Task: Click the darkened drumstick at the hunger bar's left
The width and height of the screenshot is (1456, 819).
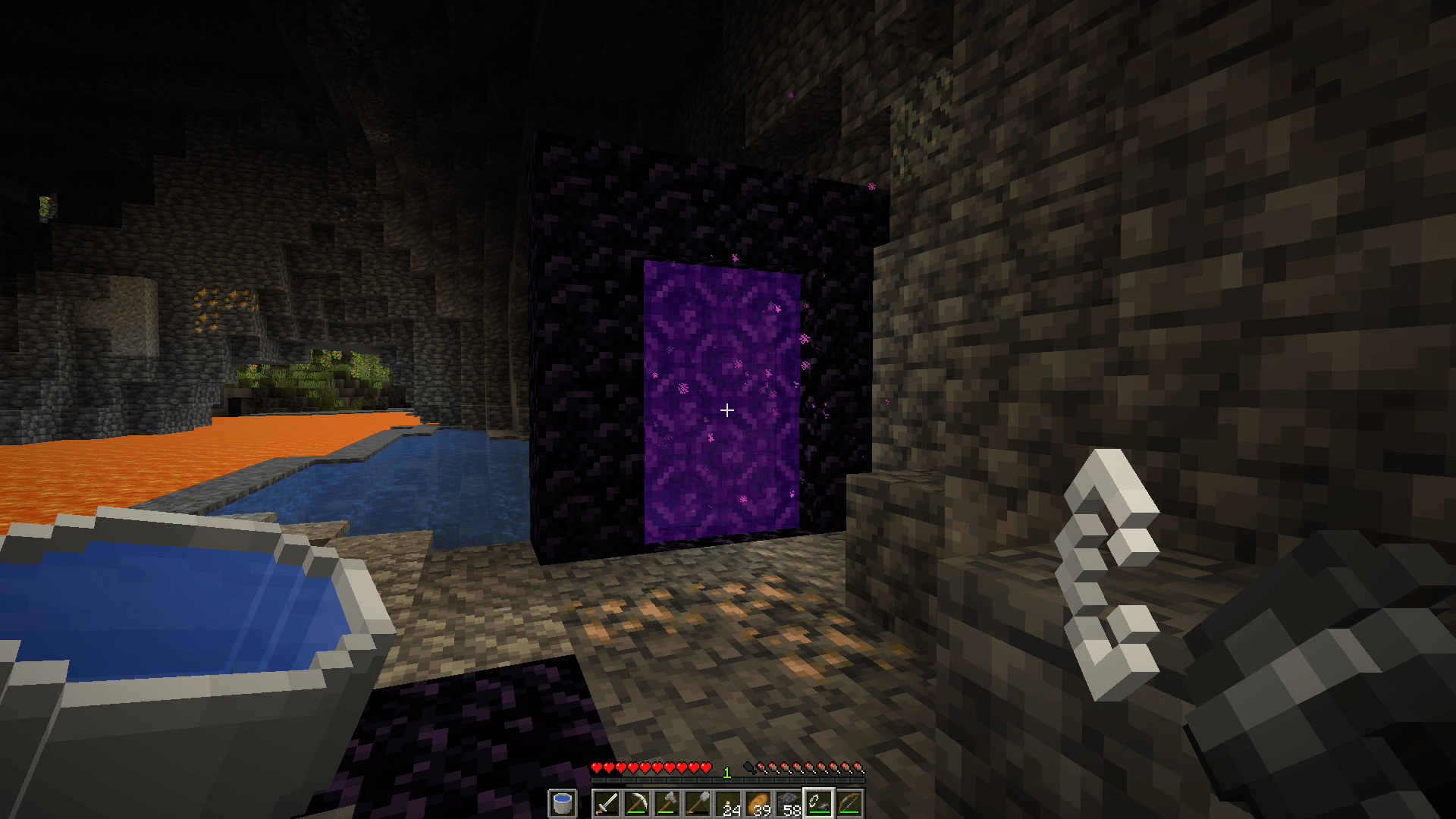Action: tap(750, 766)
